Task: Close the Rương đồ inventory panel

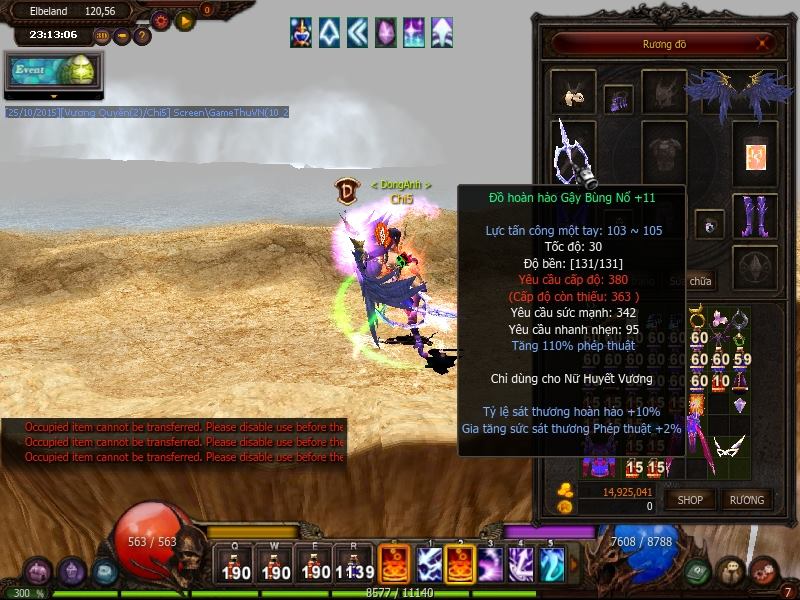Action: 765,44
